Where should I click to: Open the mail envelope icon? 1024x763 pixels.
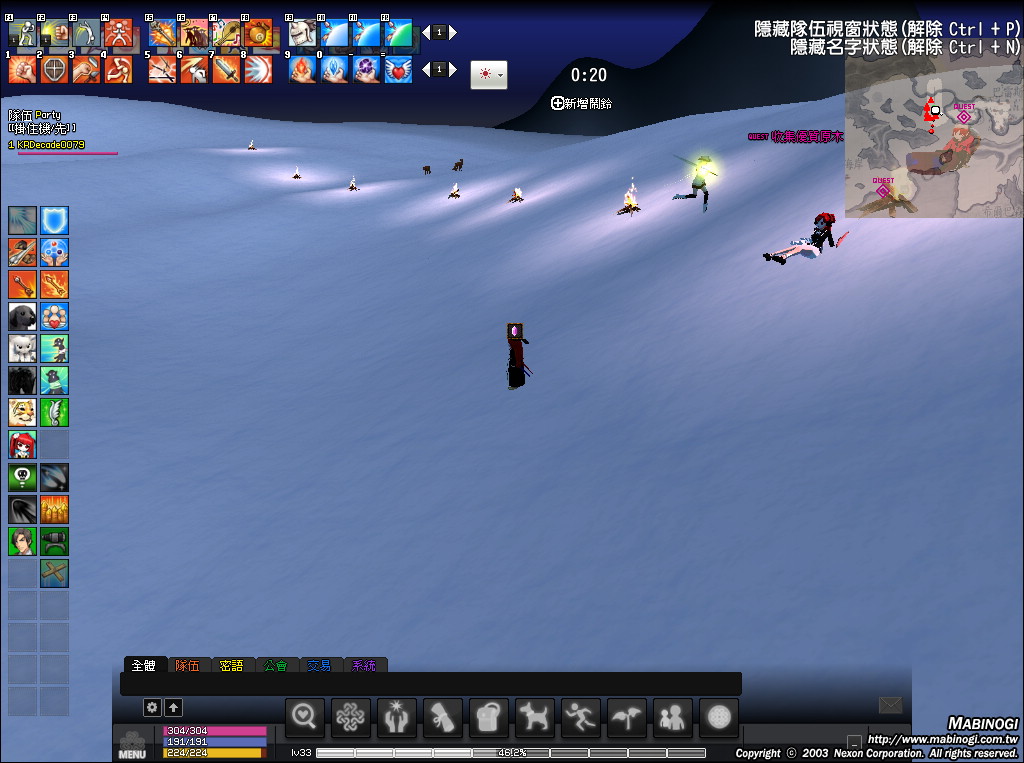(890, 706)
